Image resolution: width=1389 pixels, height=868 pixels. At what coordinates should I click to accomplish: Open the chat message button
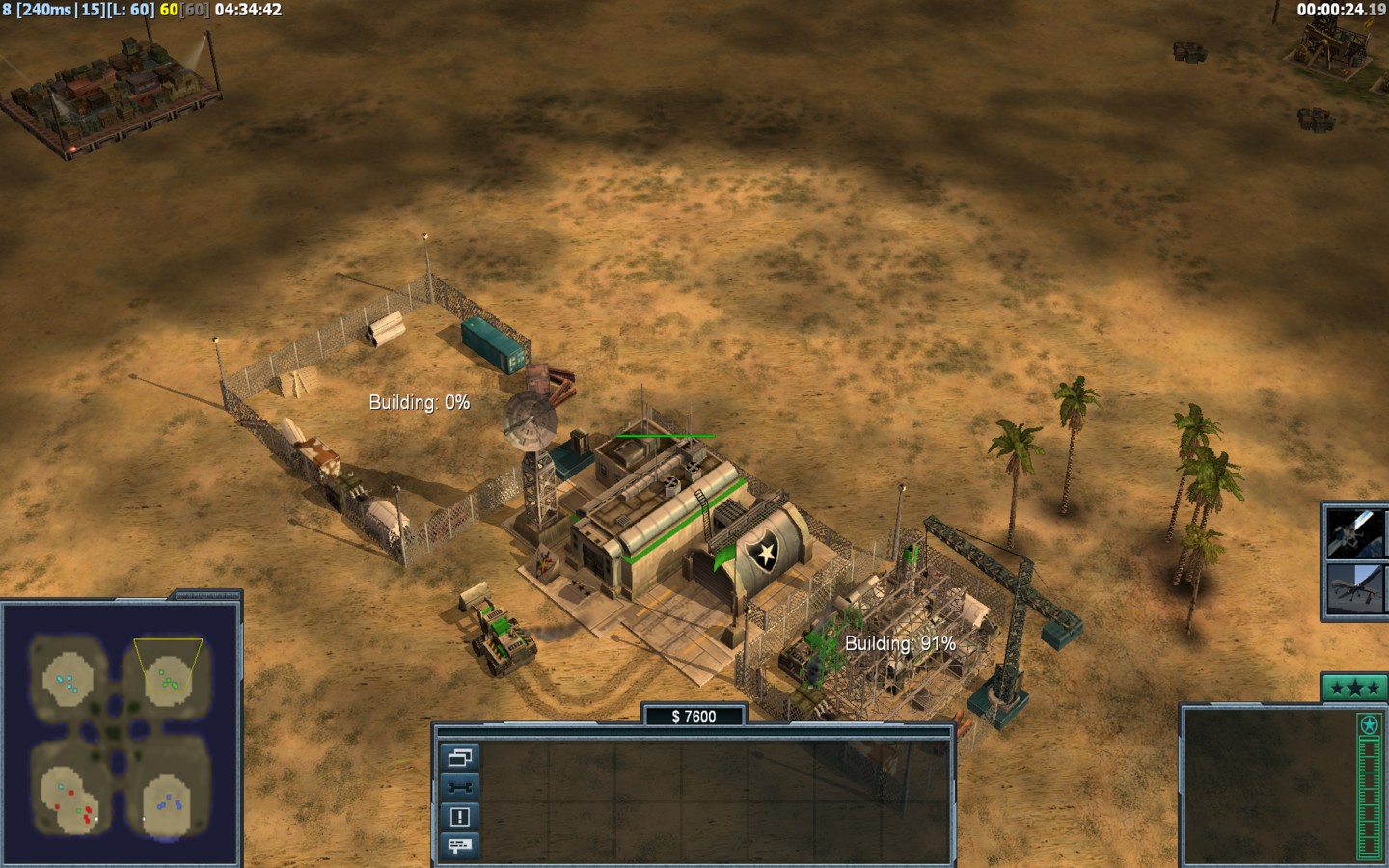[x=459, y=846]
